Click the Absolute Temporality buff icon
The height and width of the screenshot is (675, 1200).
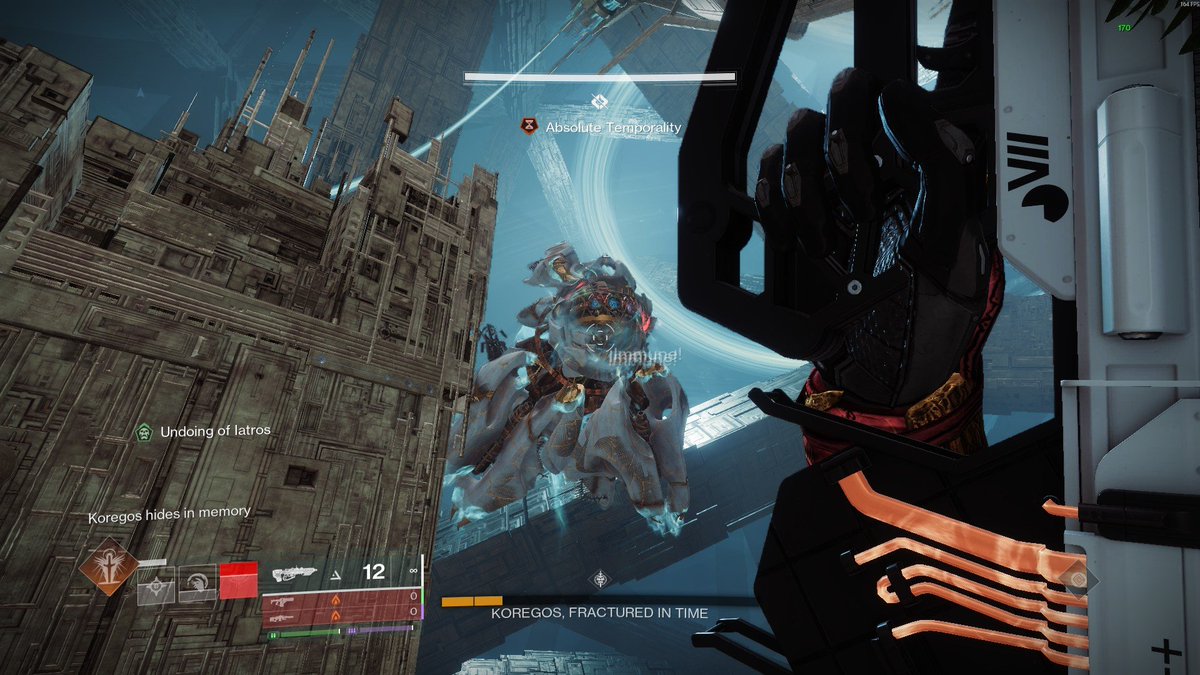point(528,127)
